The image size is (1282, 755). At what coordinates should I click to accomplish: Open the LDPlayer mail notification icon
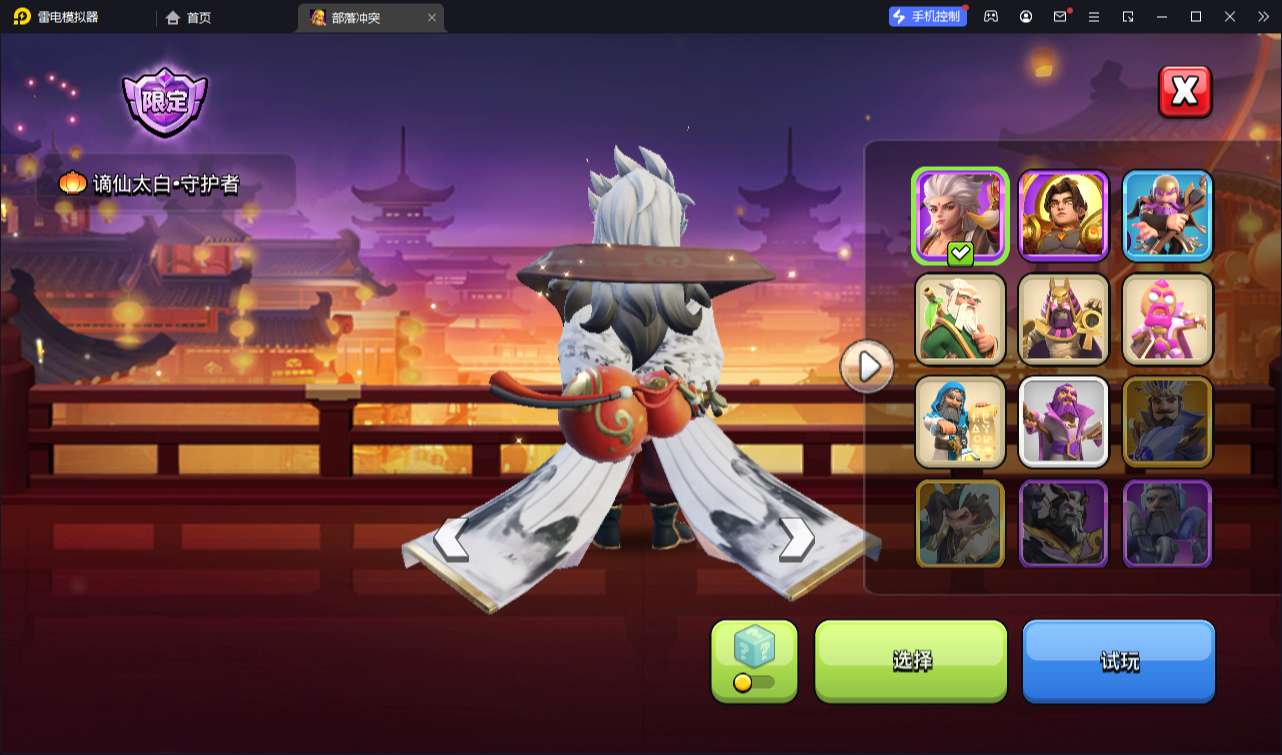click(1060, 17)
